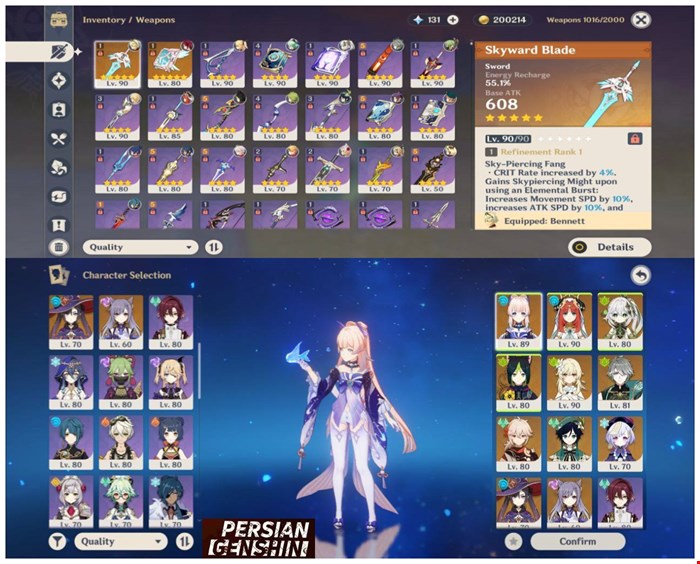Open the Food tab with fork and spoon

[x=58, y=139]
